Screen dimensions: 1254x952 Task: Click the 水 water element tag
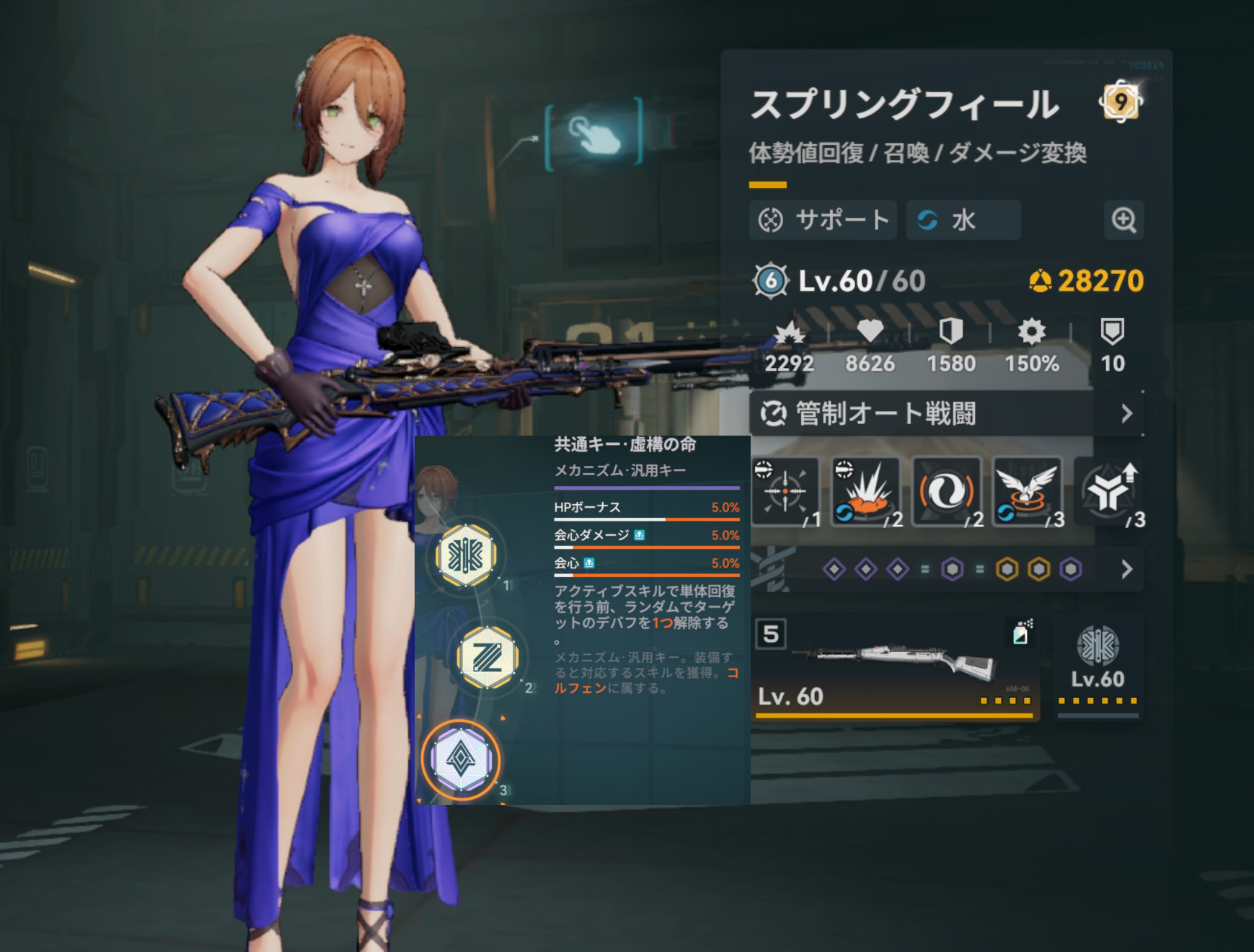point(963,220)
